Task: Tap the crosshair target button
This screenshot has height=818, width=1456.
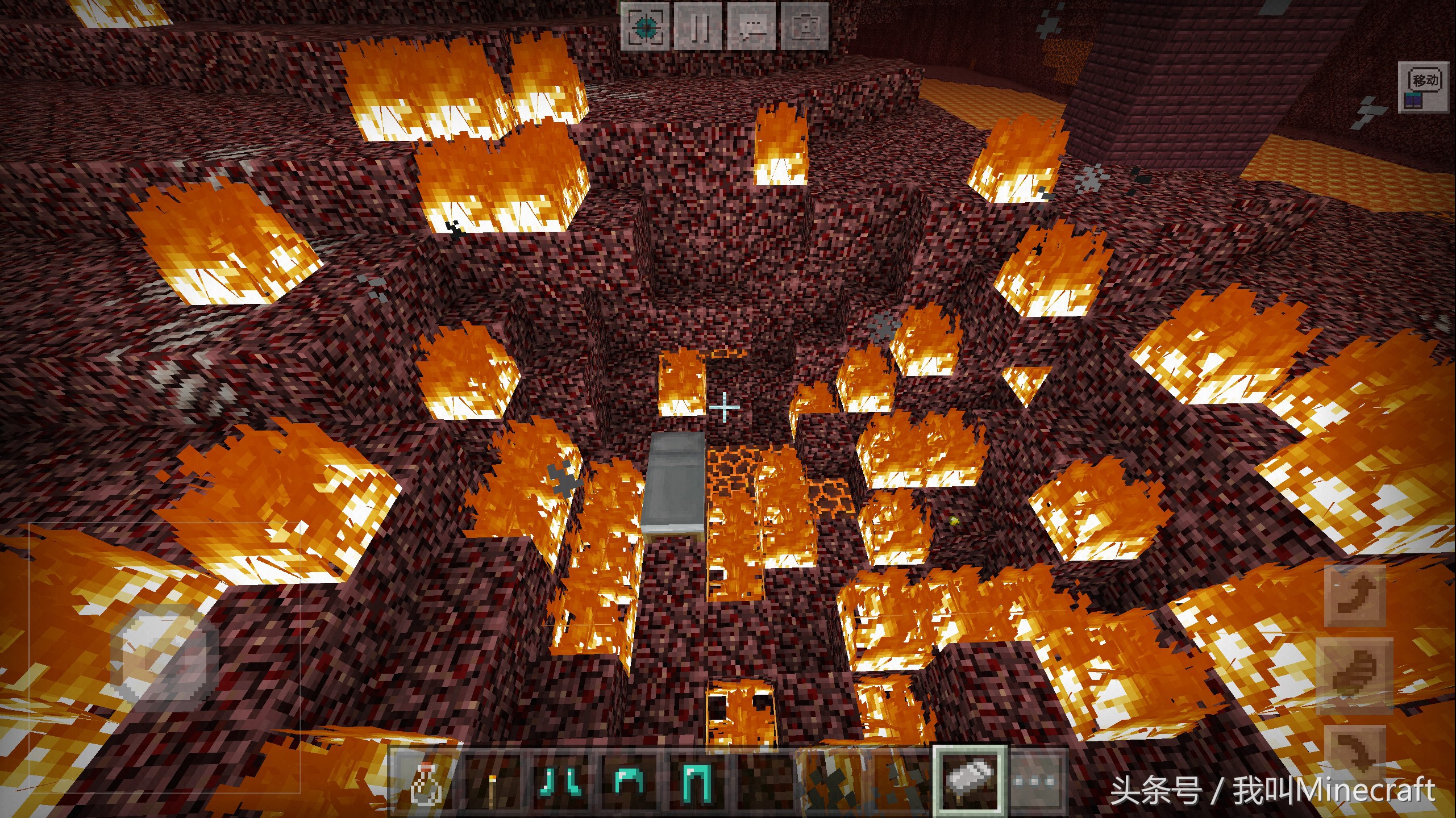Action: [645, 26]
